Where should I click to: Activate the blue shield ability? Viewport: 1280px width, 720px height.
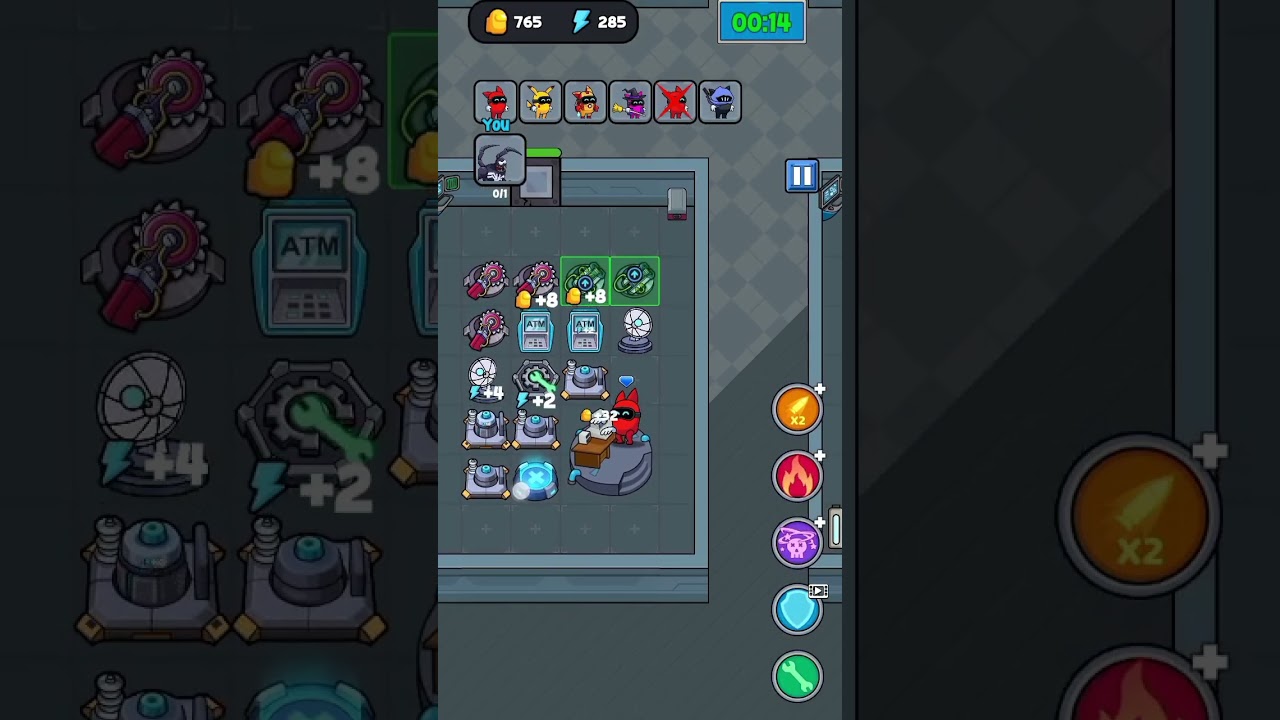click(x=797, y=610)
